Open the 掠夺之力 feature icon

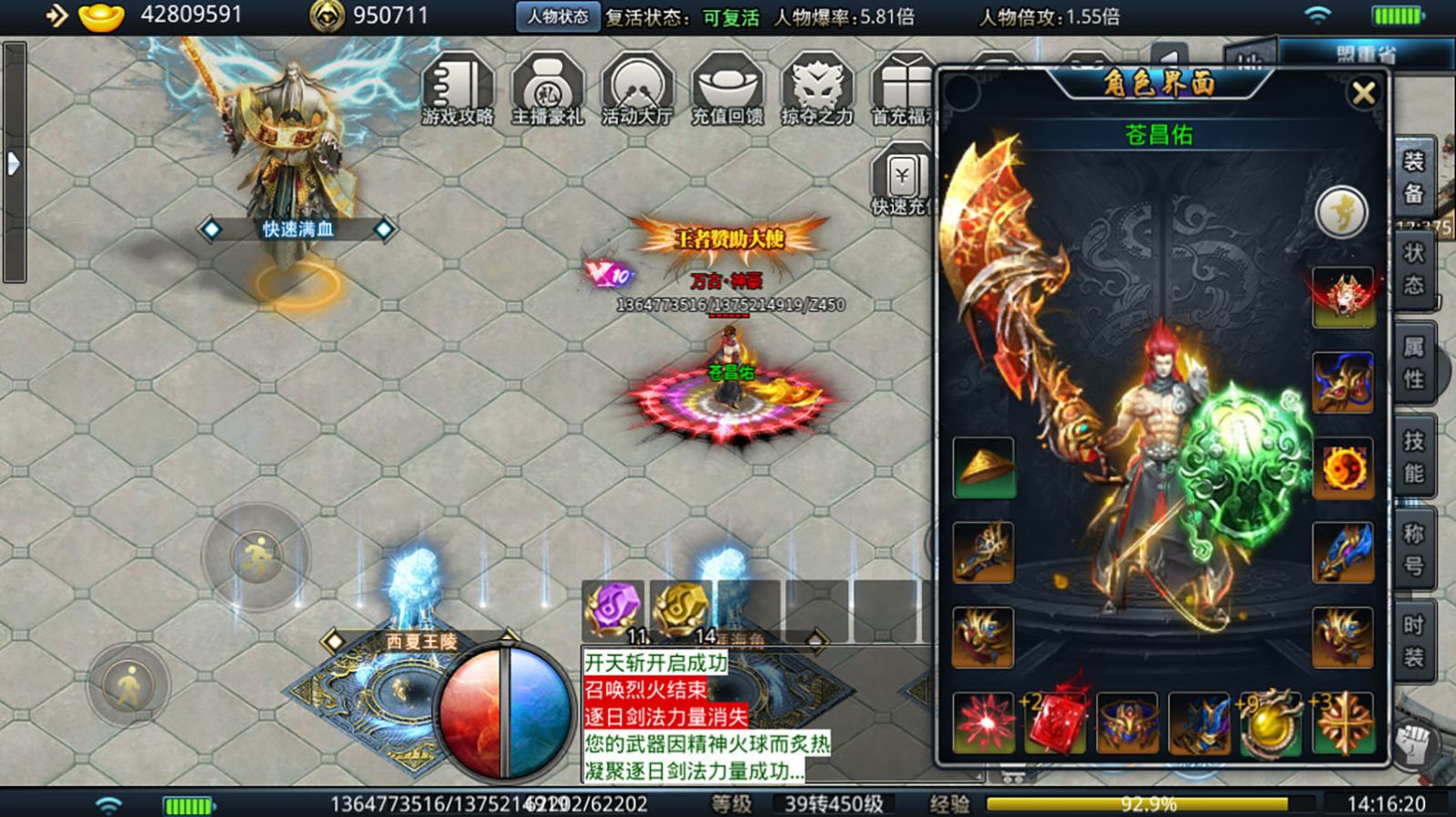click(x=817, y=89)
